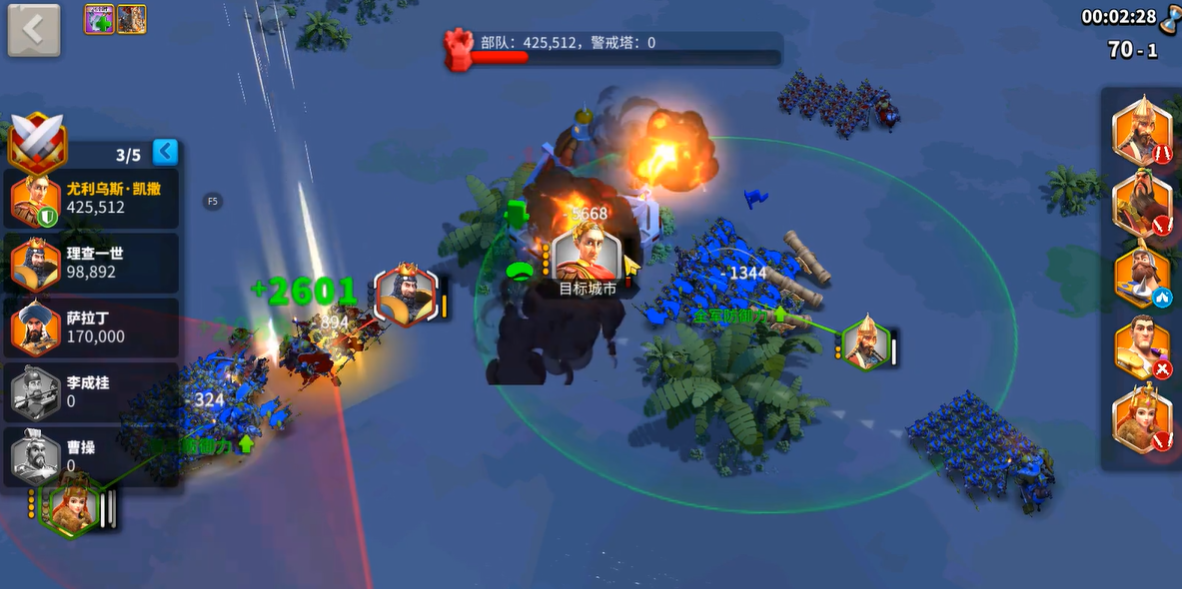Screen dimensions: 1182x589
Task: Choose the commander with the red X badge
Action: point(1141,348)
